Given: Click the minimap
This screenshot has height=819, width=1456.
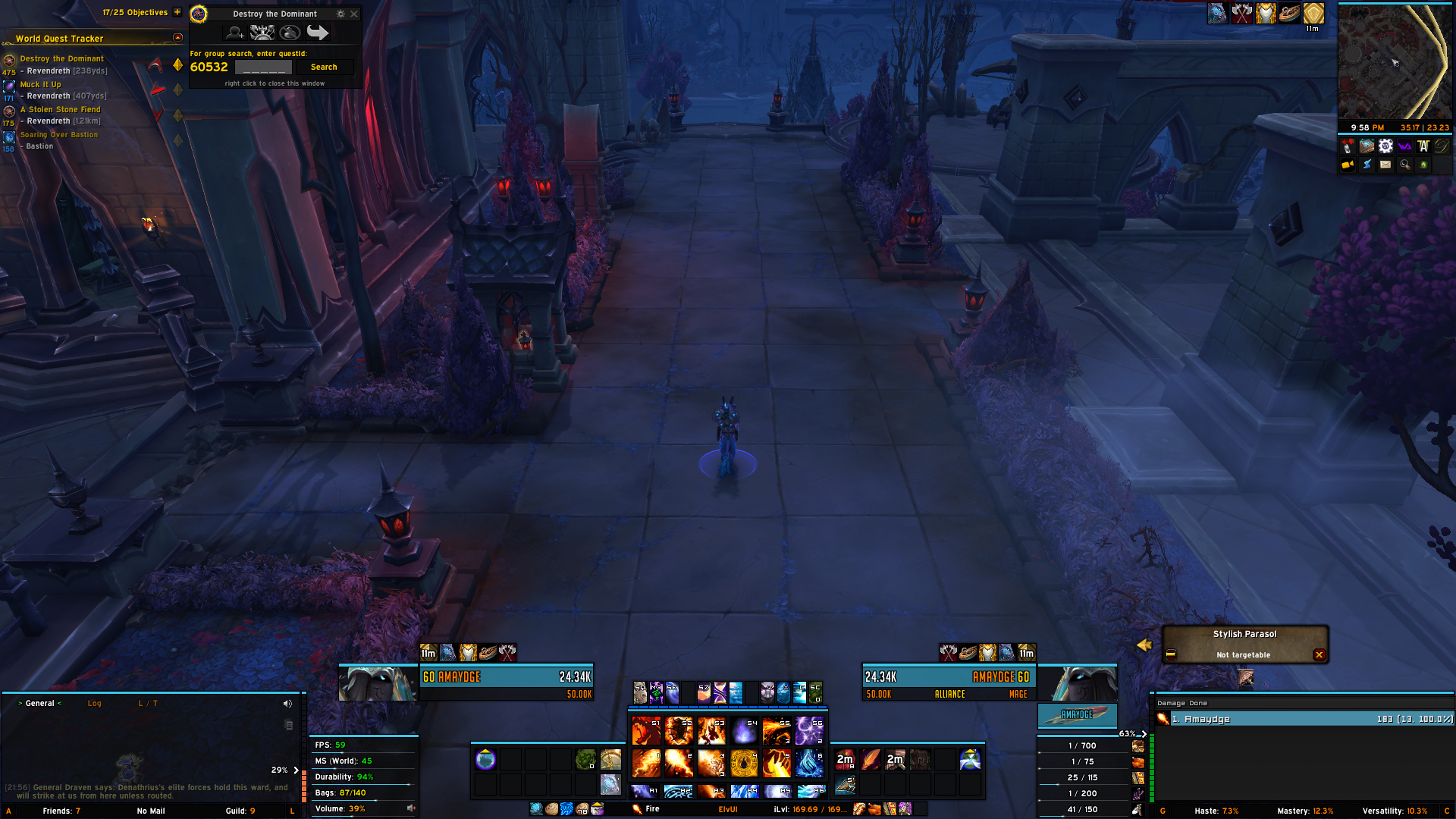Looking at the screenshot, I should pos(1394,62).
